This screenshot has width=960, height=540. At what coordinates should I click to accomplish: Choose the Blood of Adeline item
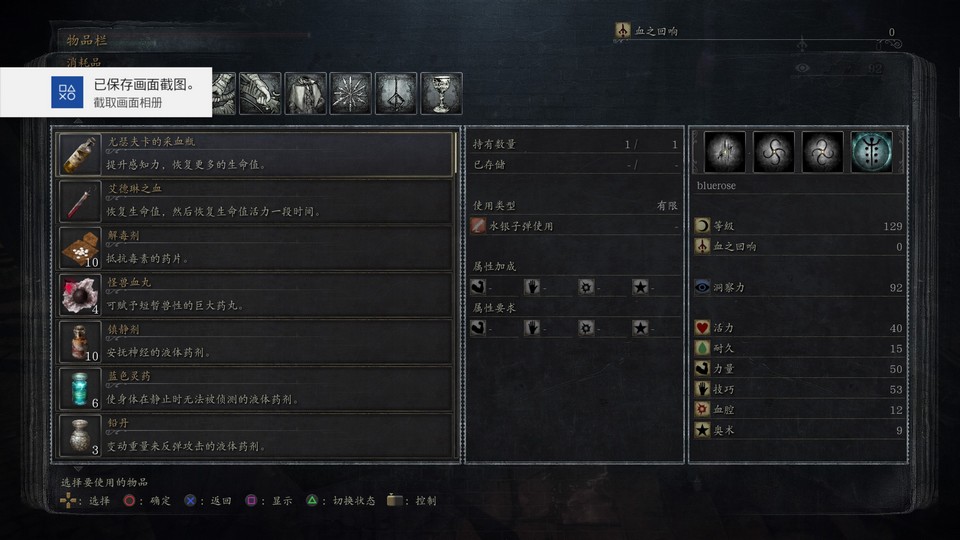(256, 201)
